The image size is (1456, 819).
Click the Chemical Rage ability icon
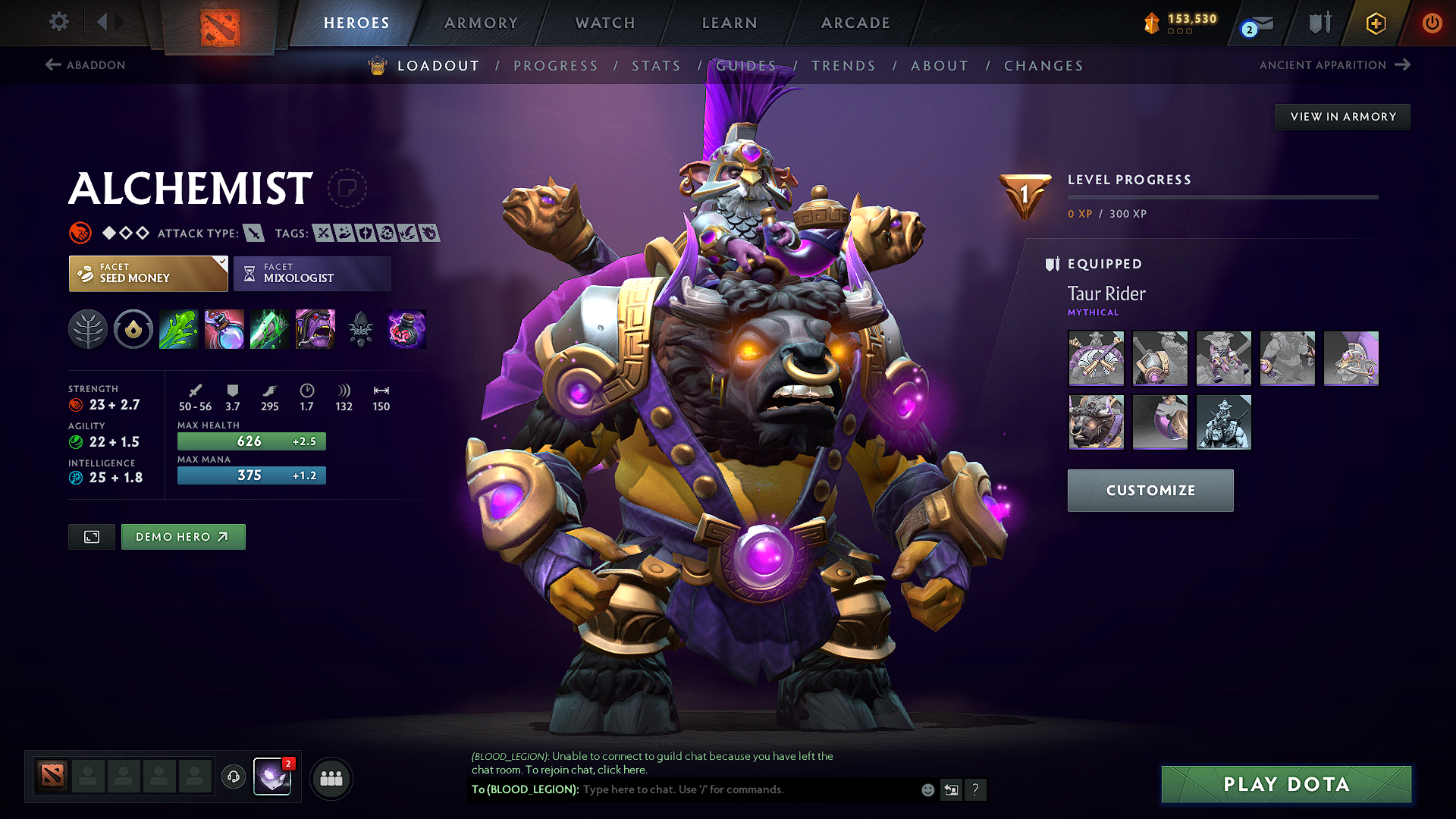click(x=315, y=329)
